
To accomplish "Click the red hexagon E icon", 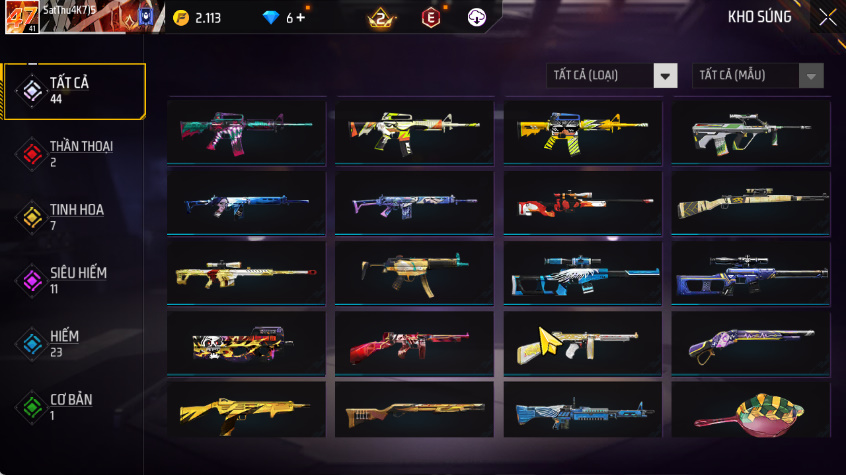I will [431, 17].
